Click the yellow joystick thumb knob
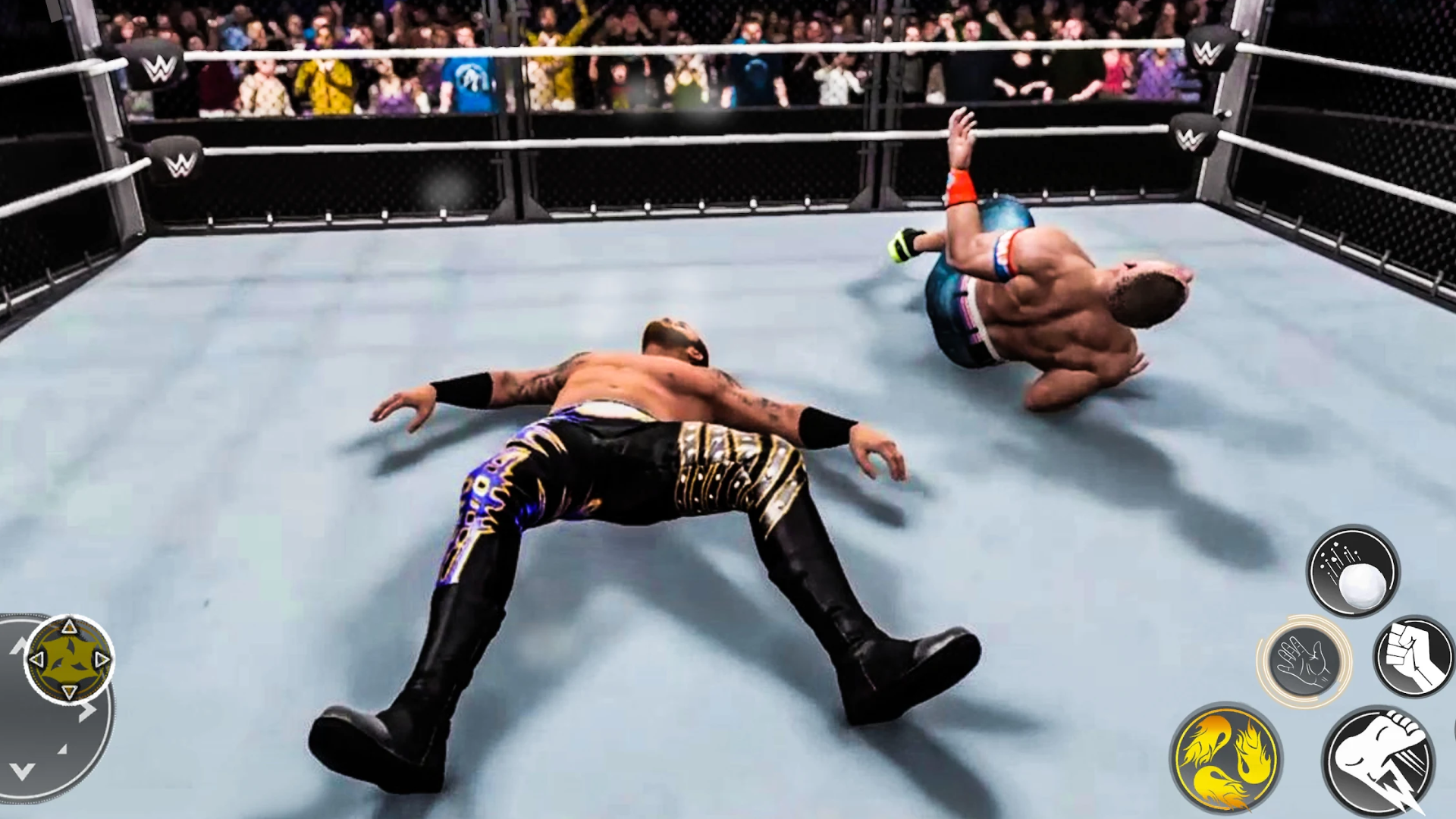The height and width of the screenshot is (819, 1456). (x=69, y=659)
